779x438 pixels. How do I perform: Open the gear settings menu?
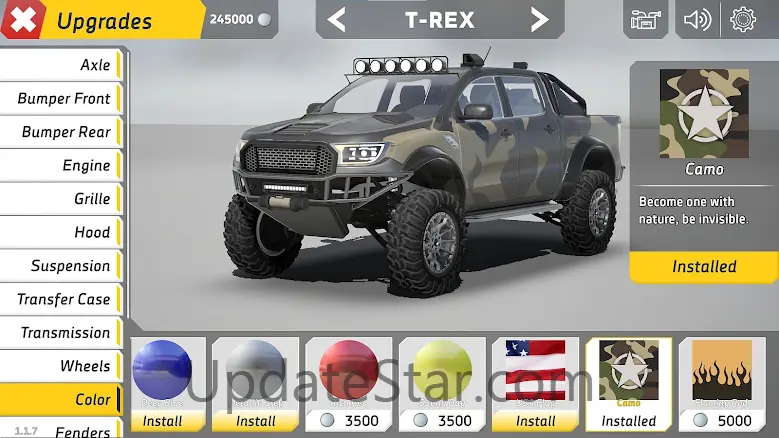click(x=743, y=19)
